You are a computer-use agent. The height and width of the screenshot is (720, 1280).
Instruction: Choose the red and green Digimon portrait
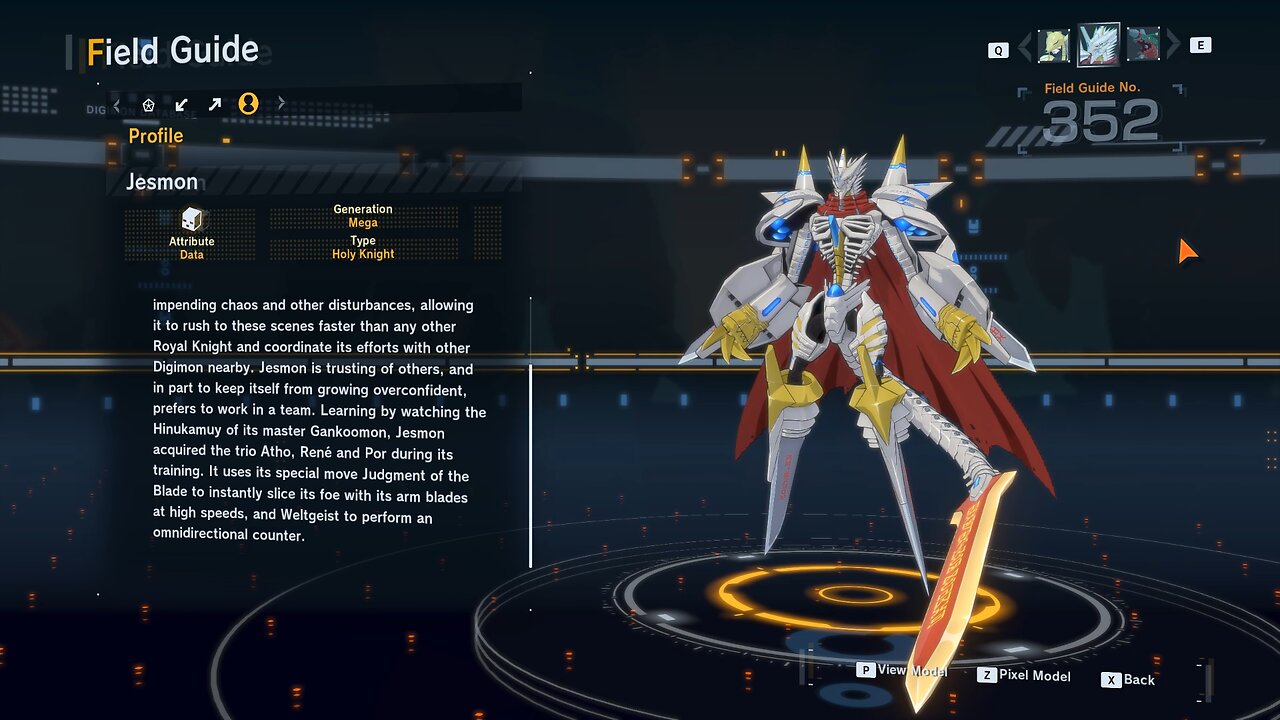coord(1143,45)
